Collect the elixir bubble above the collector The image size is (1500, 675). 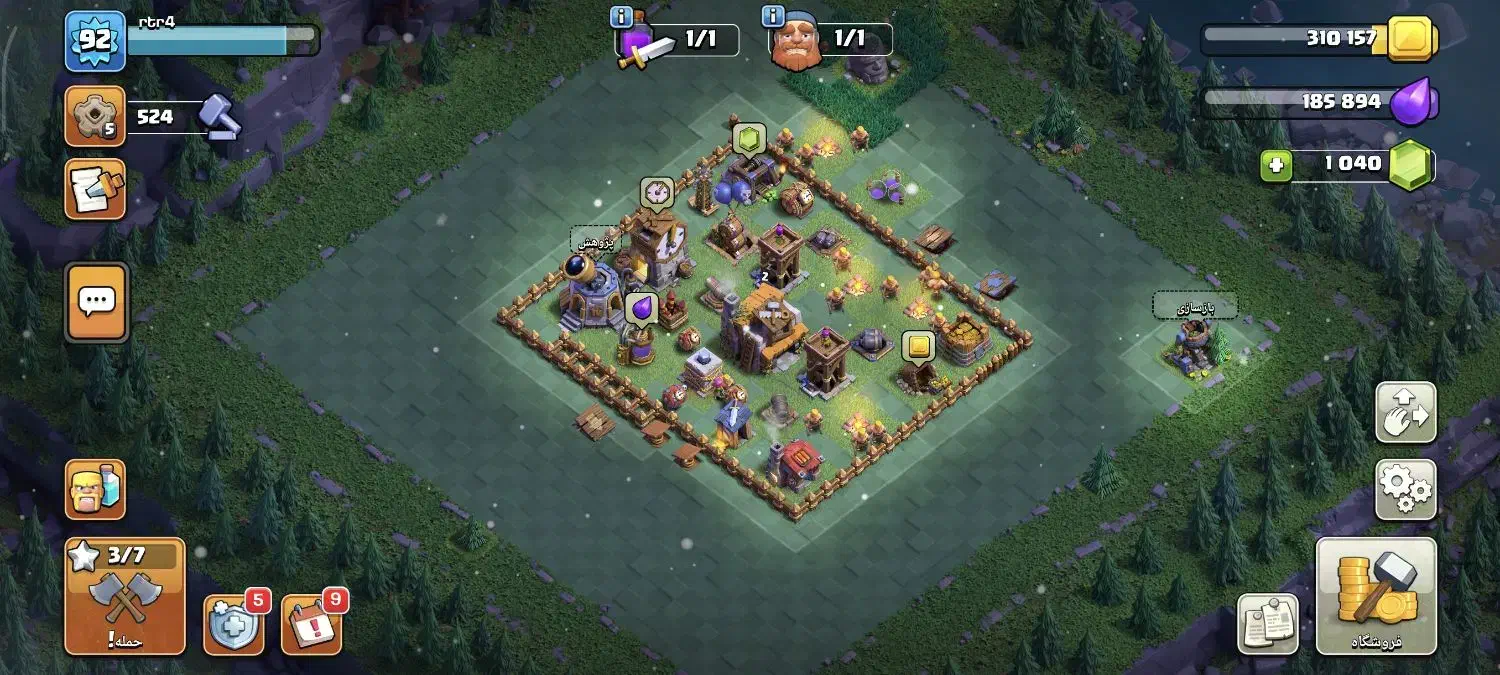(641, 307)
